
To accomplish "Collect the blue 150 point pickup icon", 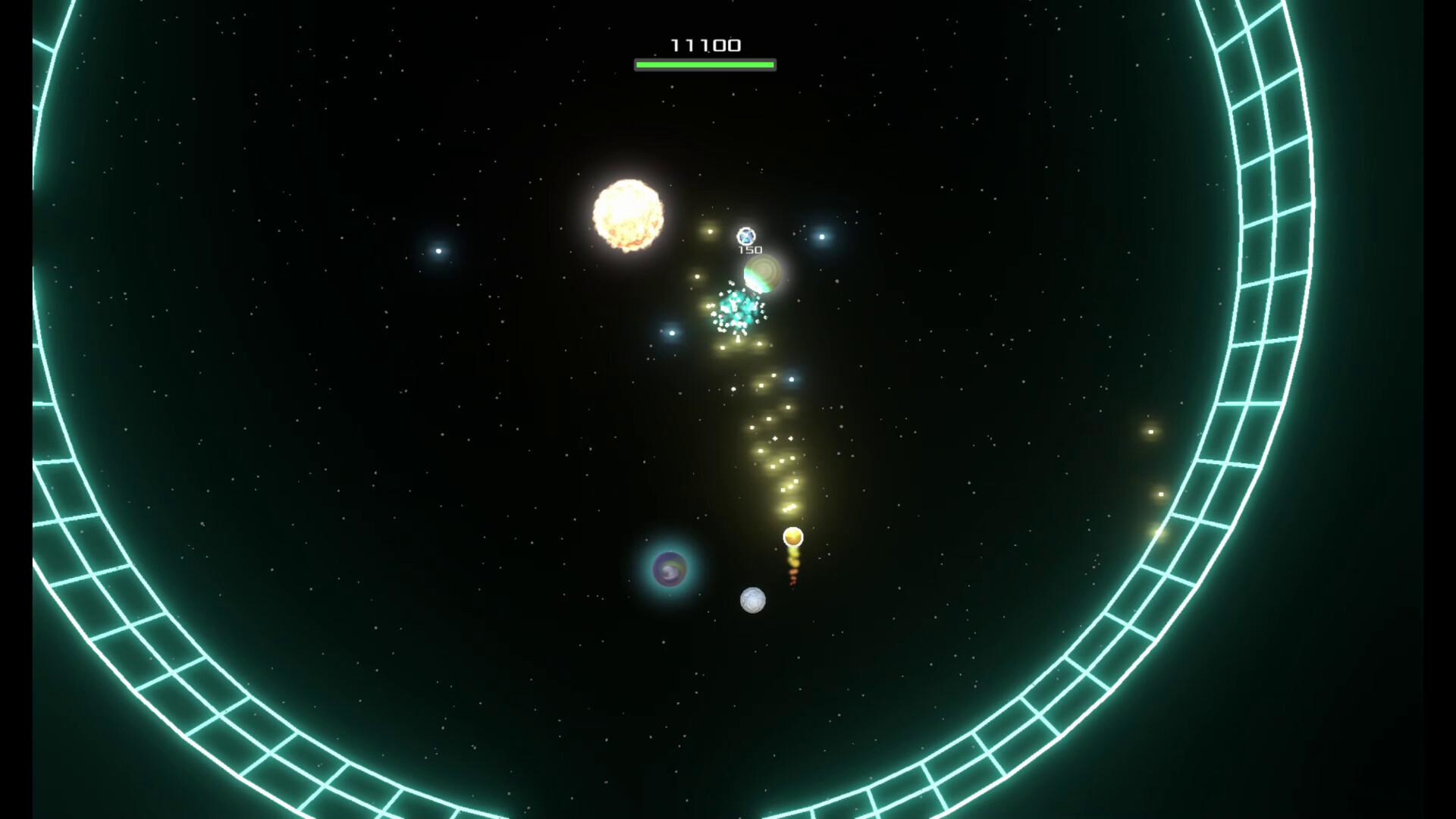I will pos(745,237).
